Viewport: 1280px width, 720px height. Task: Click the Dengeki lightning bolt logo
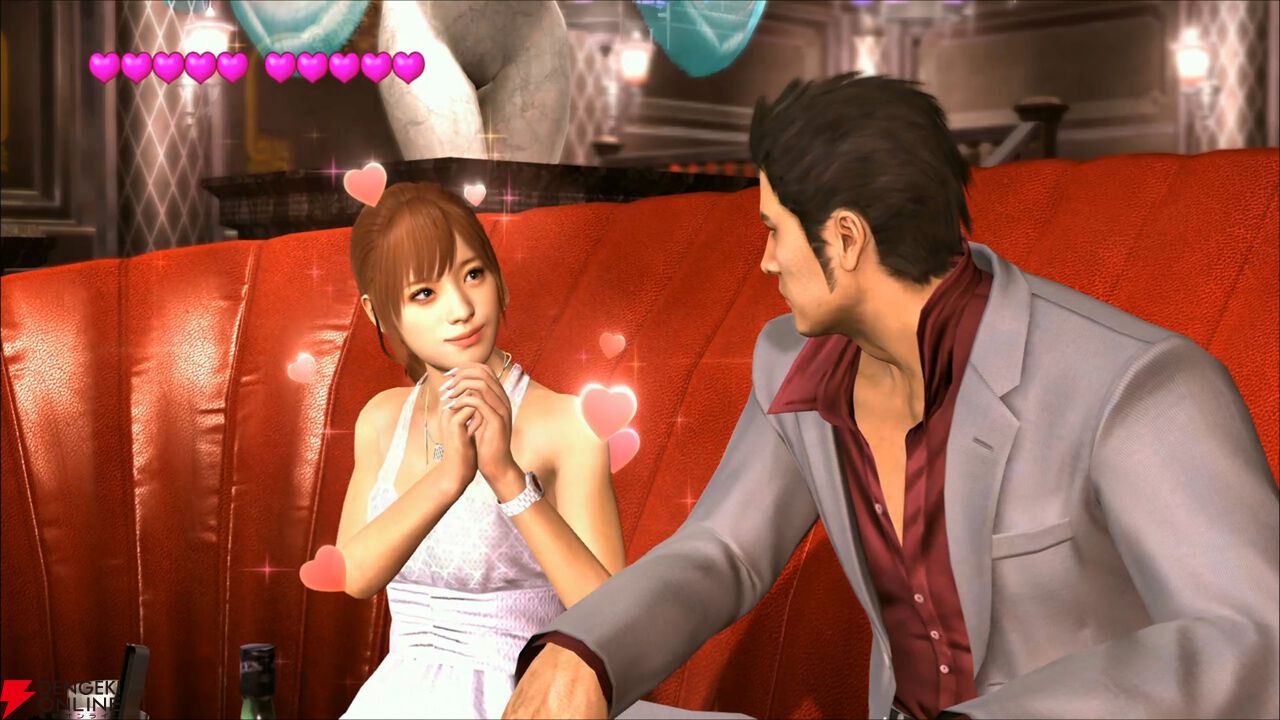point(16,695)
